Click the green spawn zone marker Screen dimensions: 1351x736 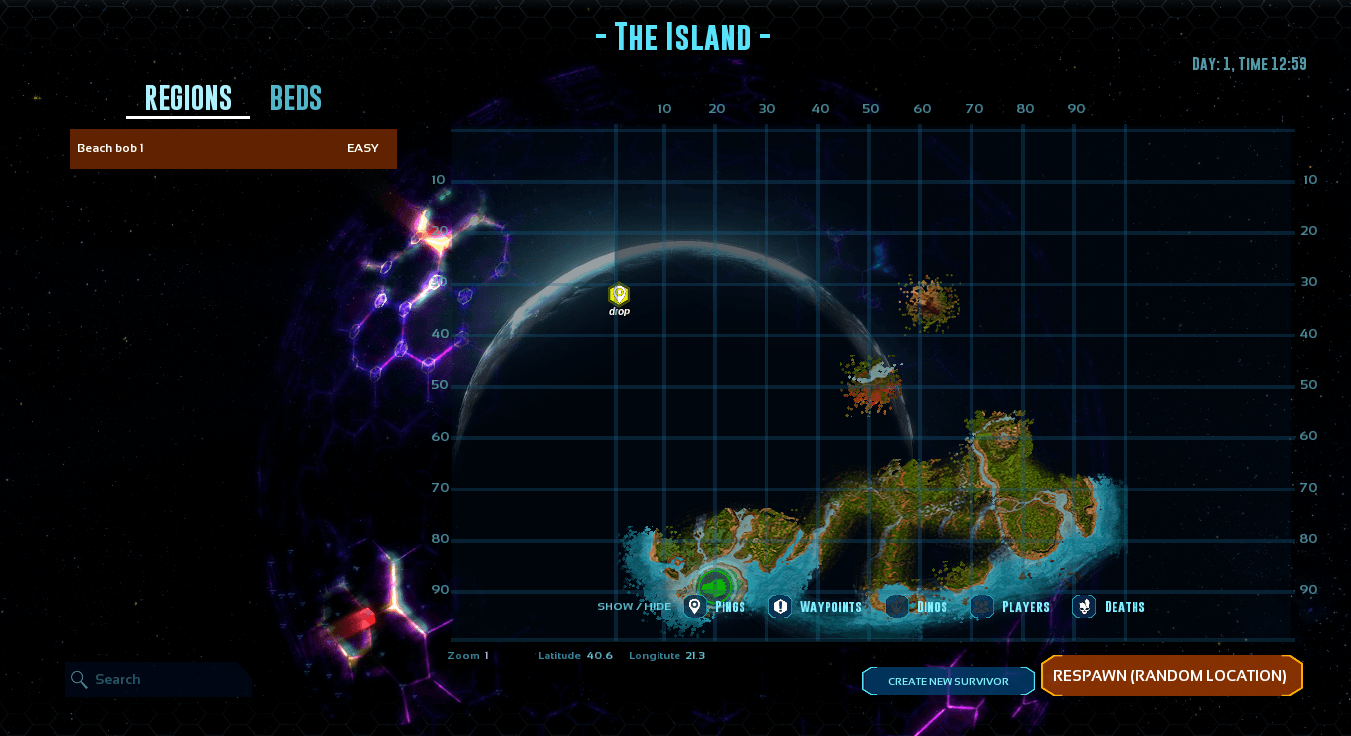(715, 586)
